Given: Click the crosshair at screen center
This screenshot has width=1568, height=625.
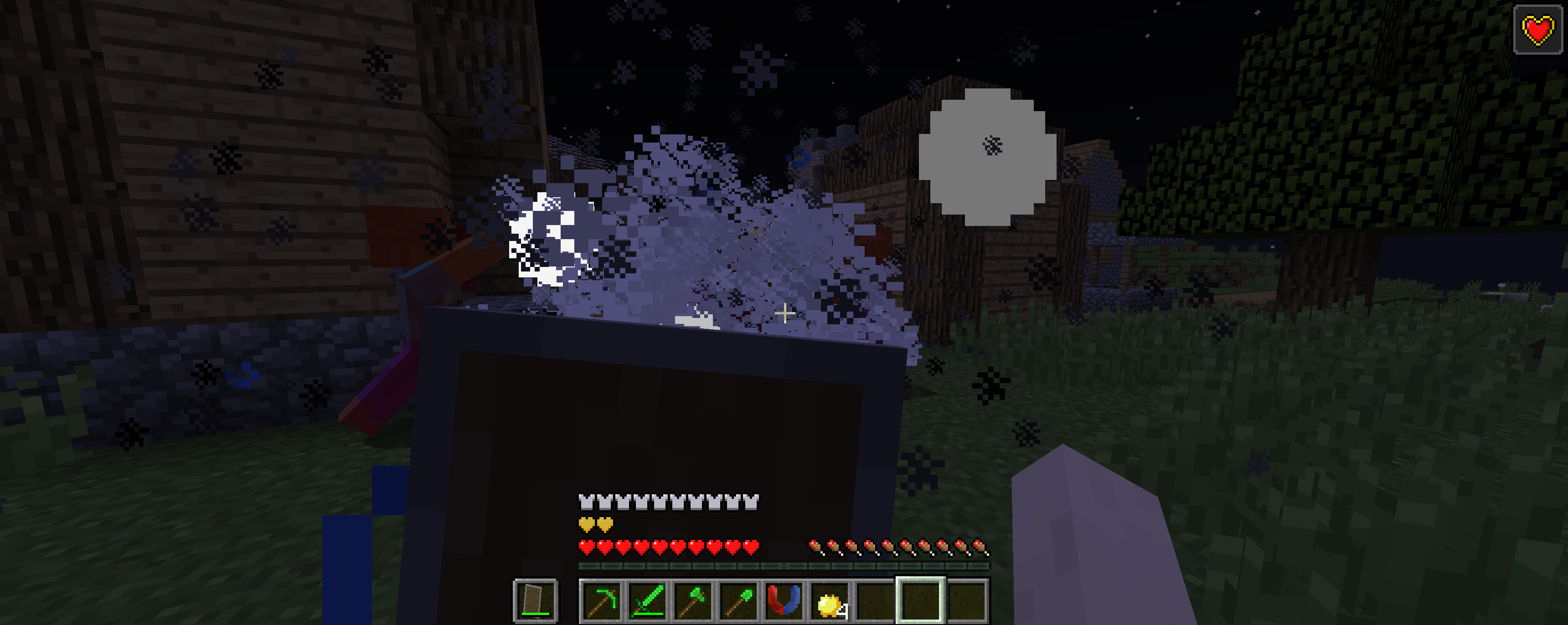Looking at the screenshot, I should click(786, 313).
